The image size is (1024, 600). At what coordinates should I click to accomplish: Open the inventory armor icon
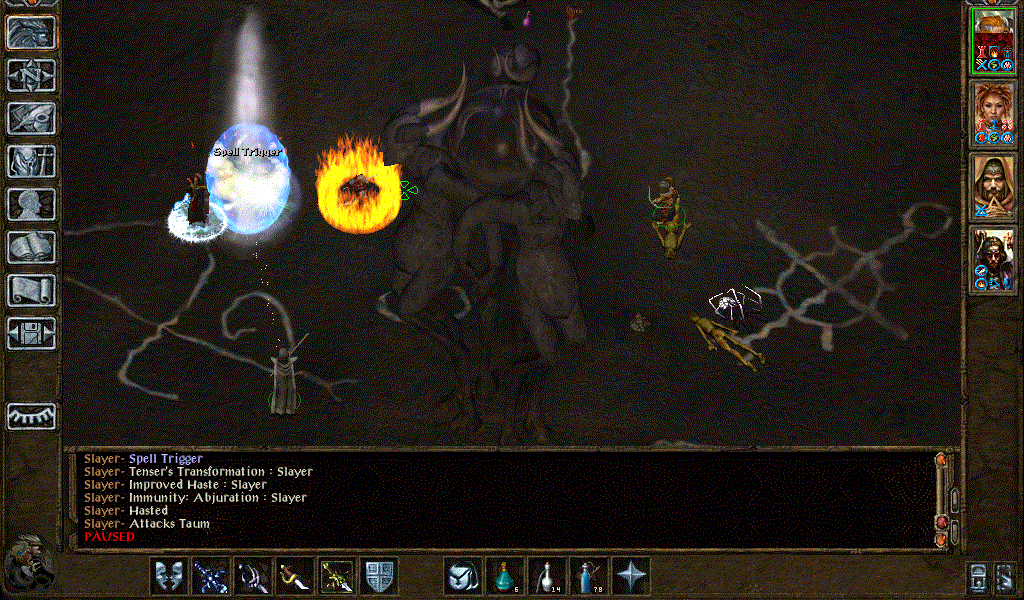tap(31, 161)
